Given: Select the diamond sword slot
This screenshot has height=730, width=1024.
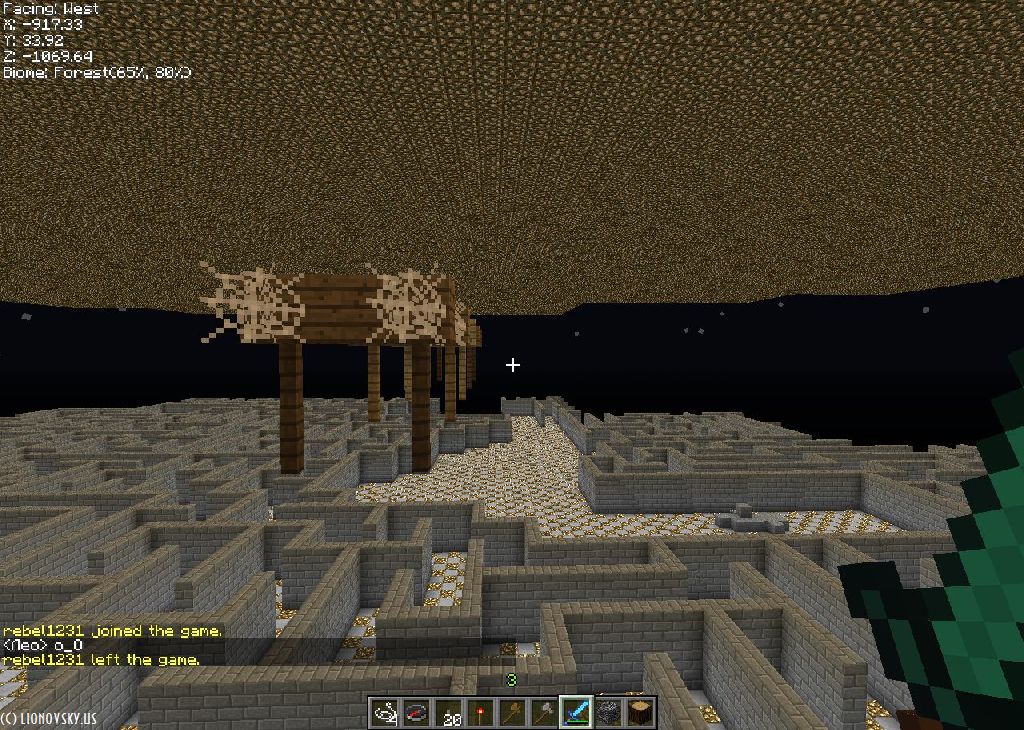Looking at the screenshot, I should (x=577, y=713).
